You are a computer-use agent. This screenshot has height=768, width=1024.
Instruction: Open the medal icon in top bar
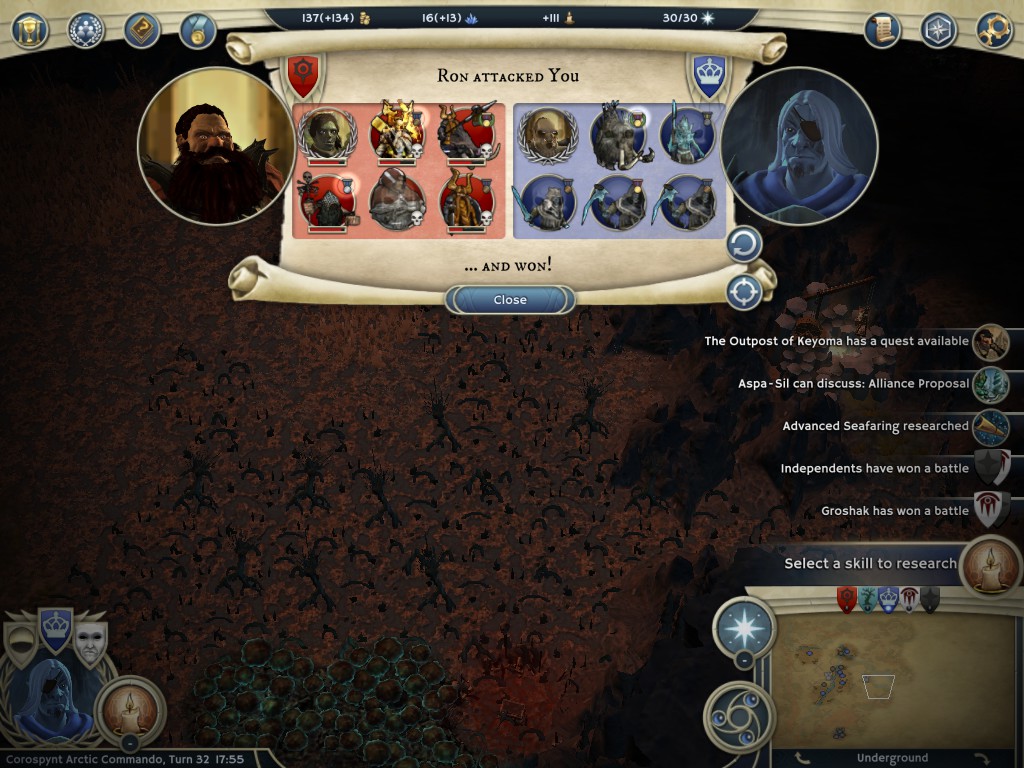[198, 30]
